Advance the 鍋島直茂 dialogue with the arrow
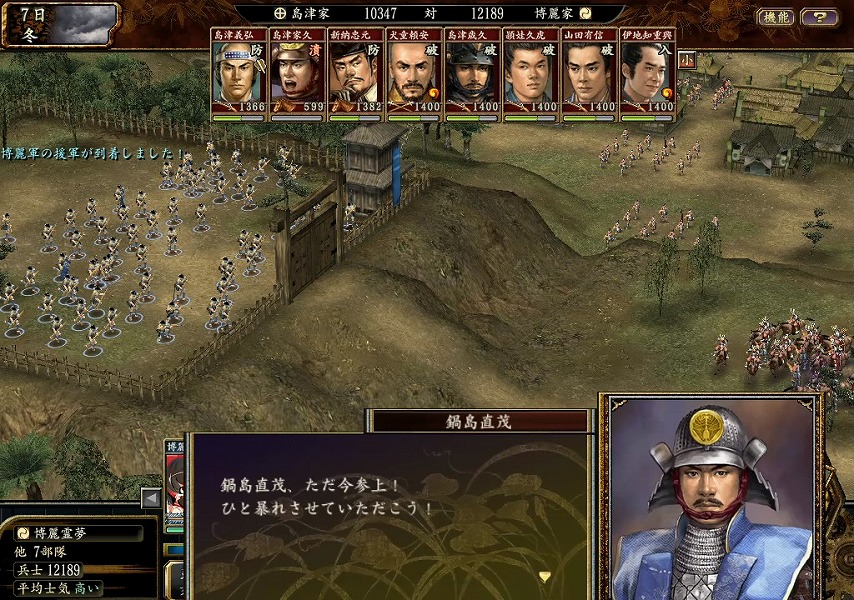Screen dimensions: 854x600 pyautogui.click(x=545, y=576)
